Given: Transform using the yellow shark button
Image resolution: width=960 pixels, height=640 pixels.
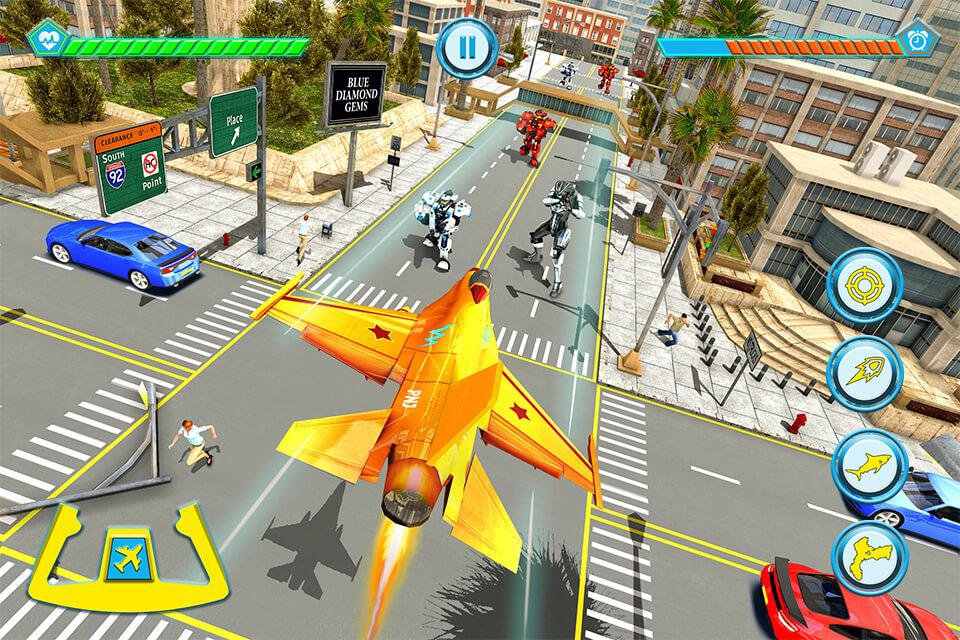Looking at the screenshot, I should click(x=868, y=466).
